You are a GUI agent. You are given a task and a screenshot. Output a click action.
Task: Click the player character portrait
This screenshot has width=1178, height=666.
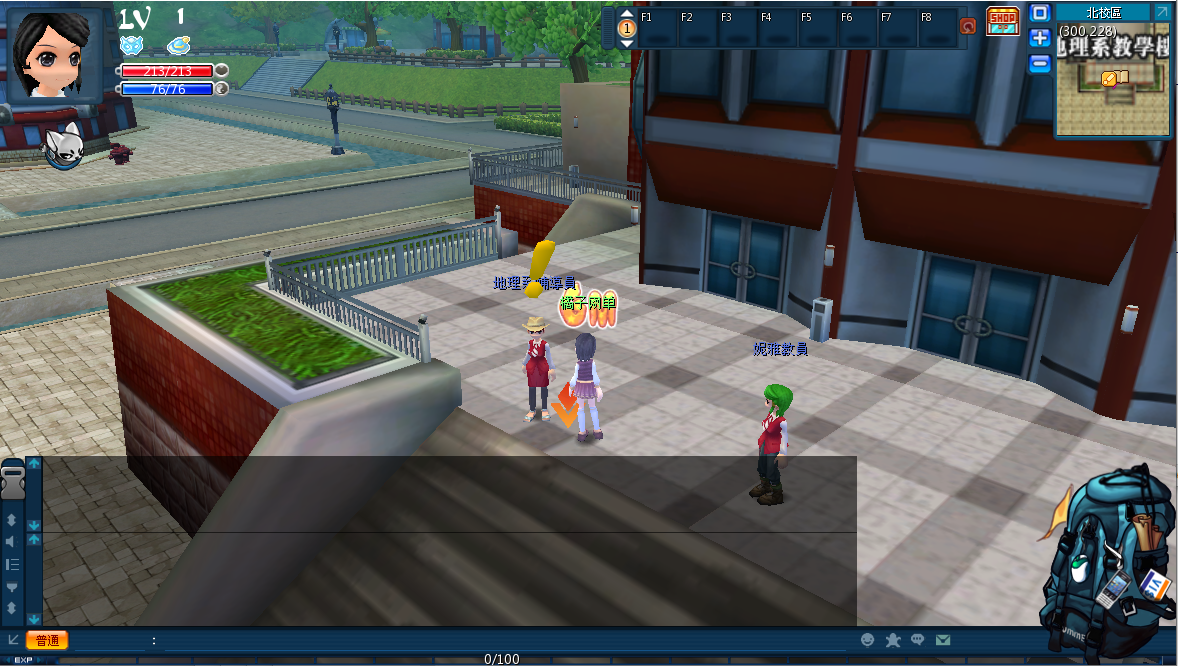(55, 52)
